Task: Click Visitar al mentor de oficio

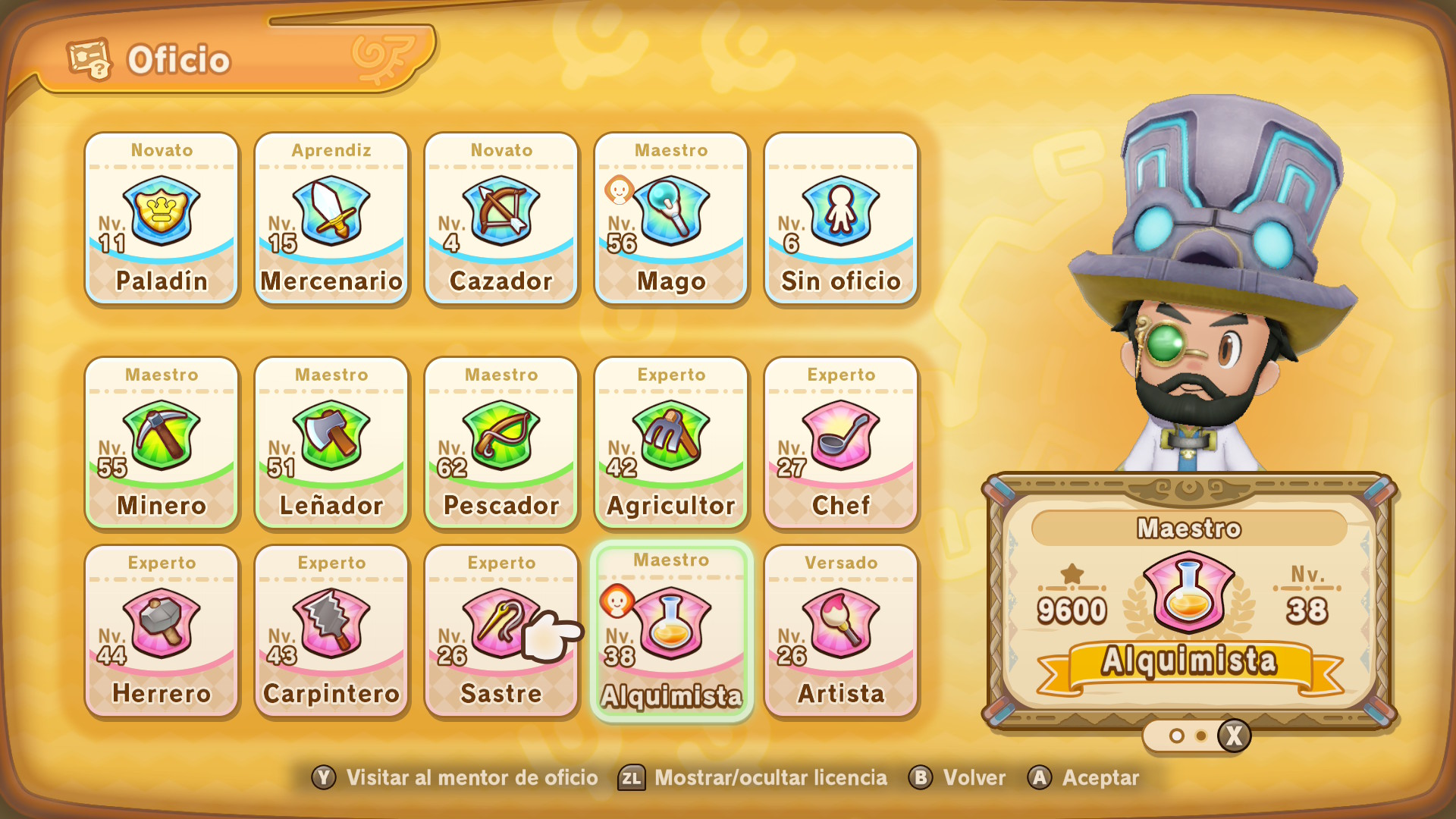Action: click(455, 778)
